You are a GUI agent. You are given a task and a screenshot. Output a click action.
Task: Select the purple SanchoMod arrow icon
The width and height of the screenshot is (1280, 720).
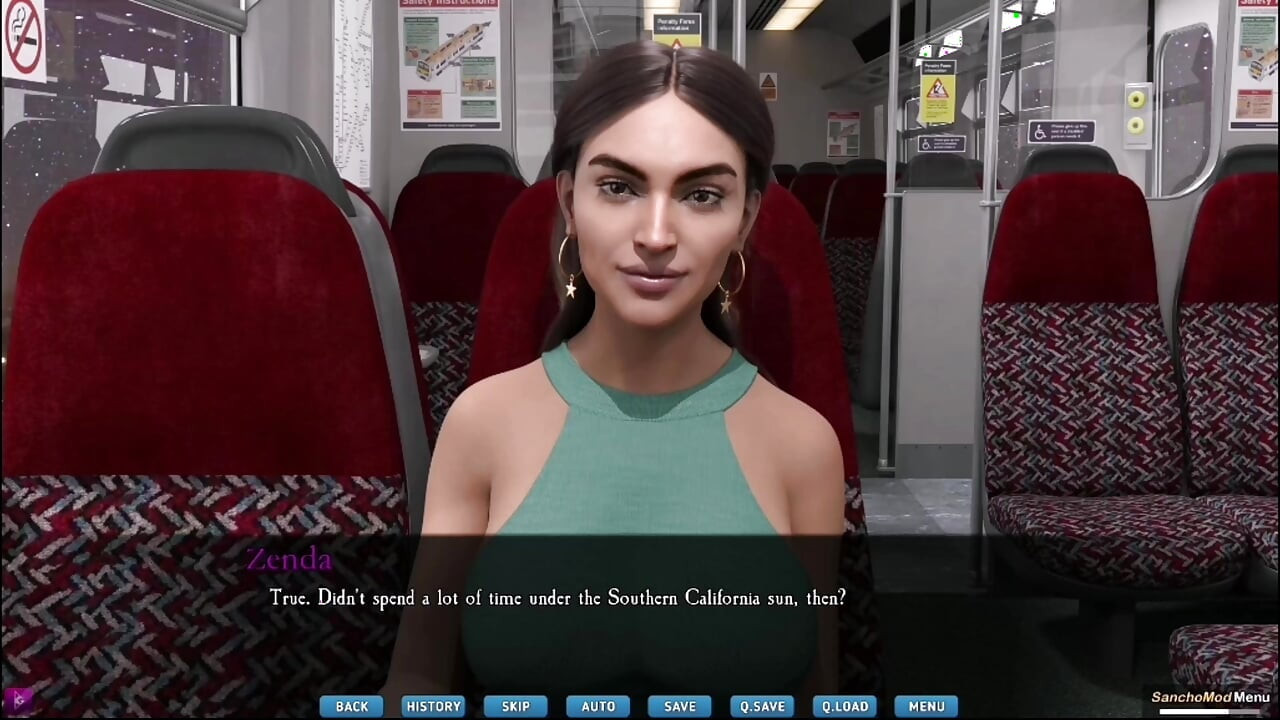18,703
